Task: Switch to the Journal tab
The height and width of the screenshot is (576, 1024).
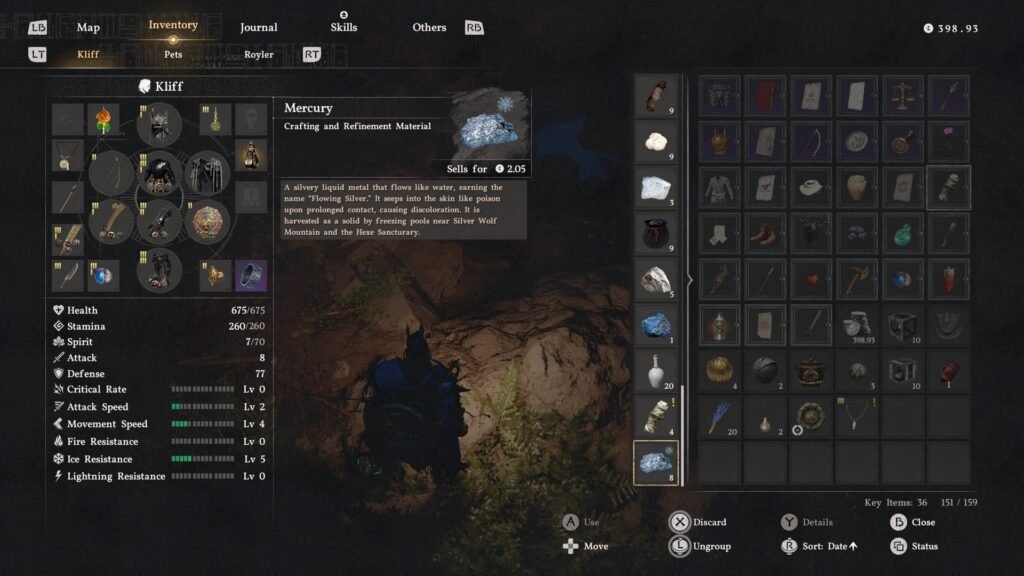Action: [258, 27]
